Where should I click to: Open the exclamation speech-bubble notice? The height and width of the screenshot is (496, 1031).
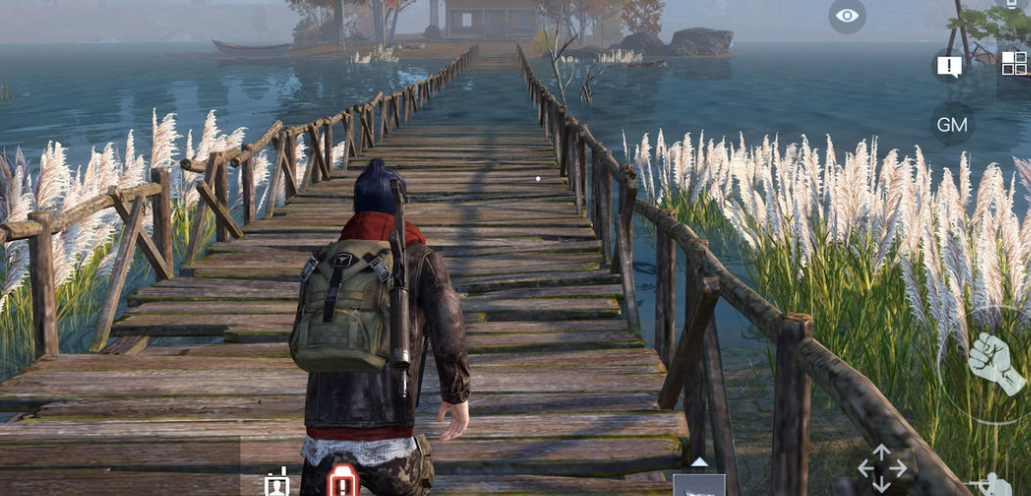(x=948, y=67)
